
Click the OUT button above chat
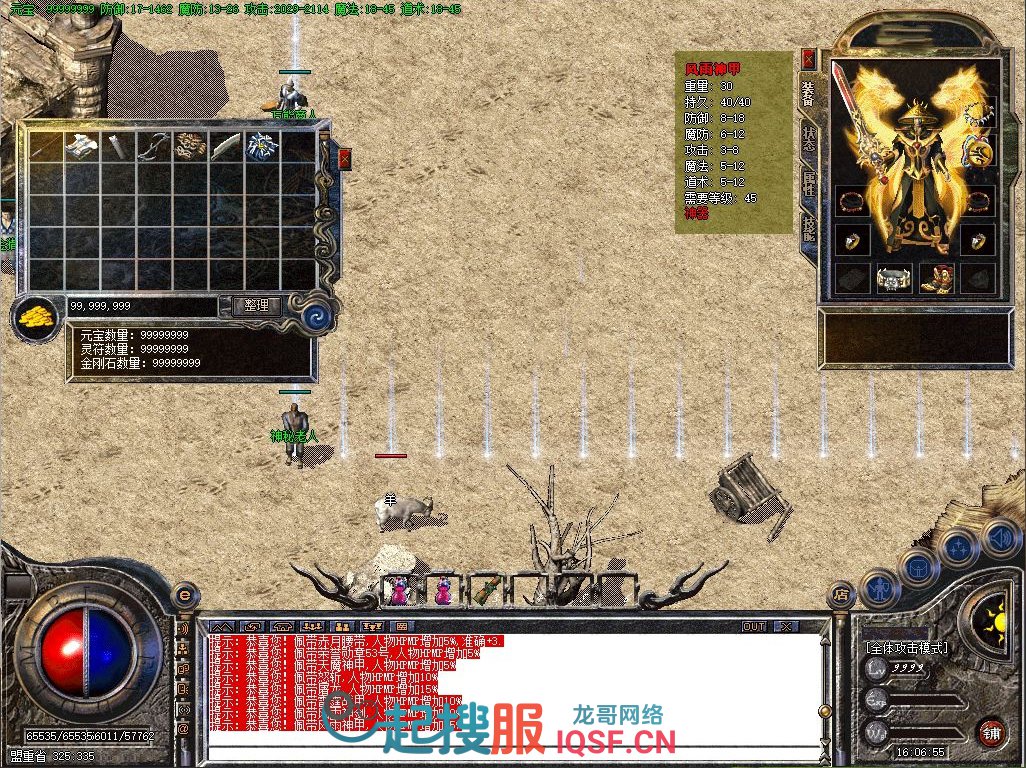[x=754, y=627]
